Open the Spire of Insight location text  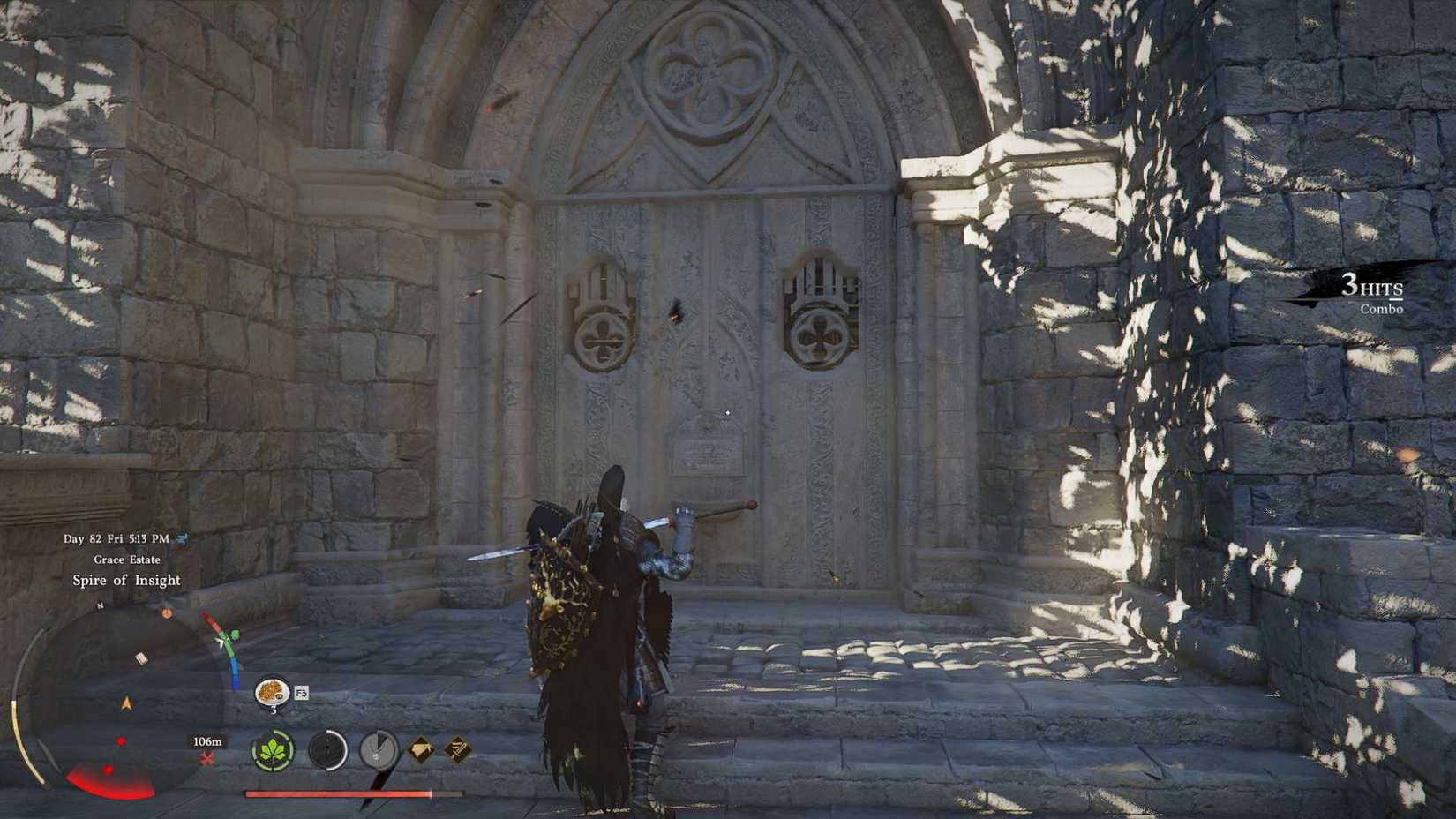127,580
